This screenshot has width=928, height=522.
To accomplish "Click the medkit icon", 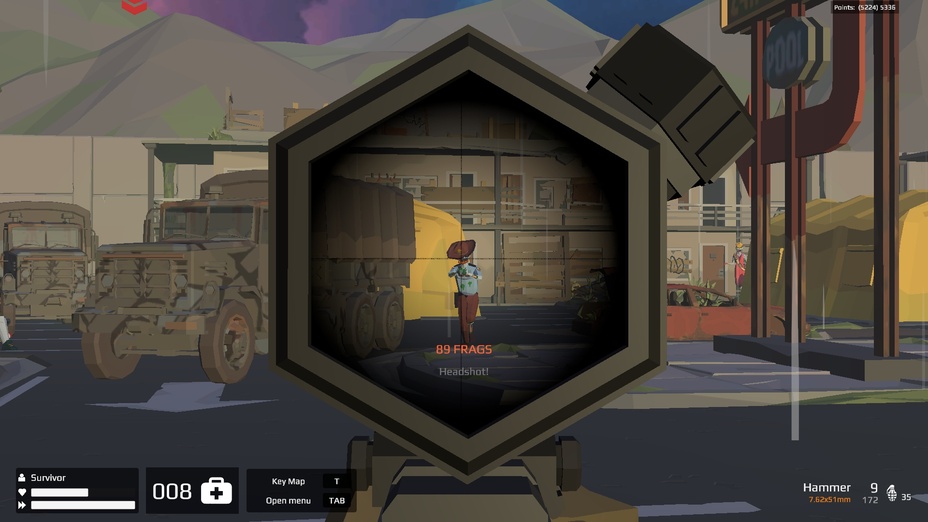I will (216, 491).
